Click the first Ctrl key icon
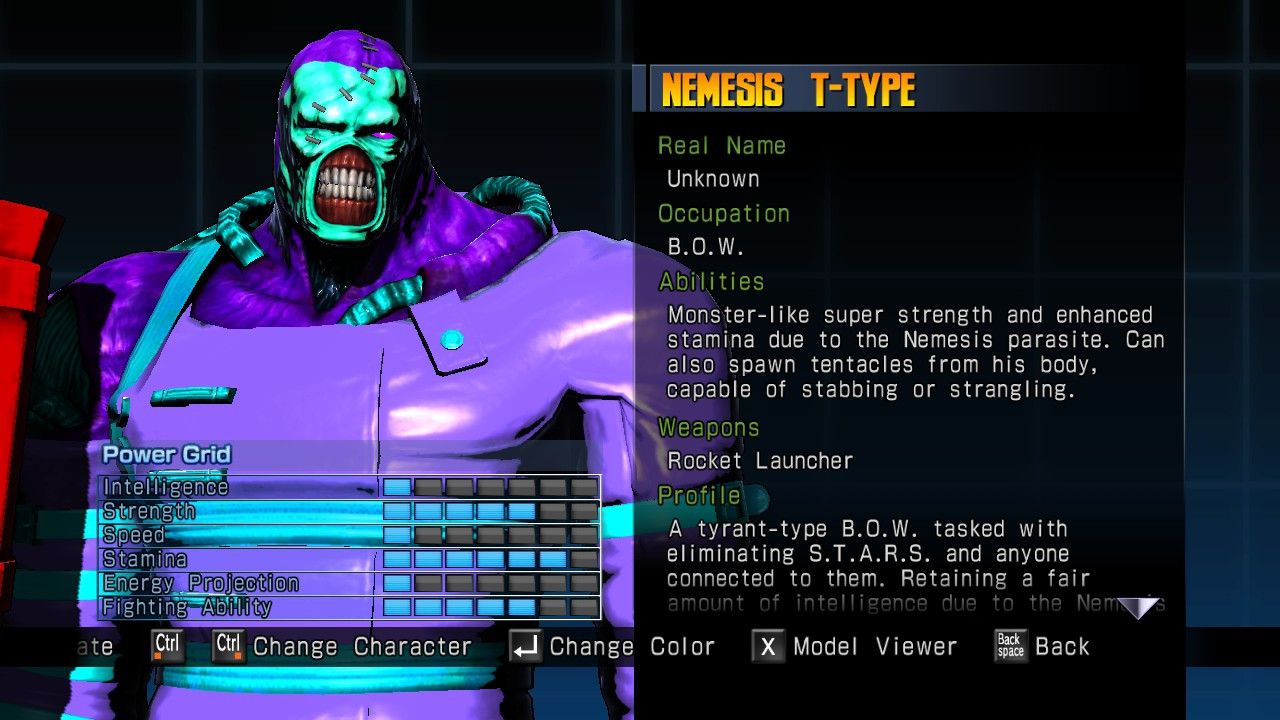Image resolution: width=1280 pixels, height=720 pixels. 167,646
